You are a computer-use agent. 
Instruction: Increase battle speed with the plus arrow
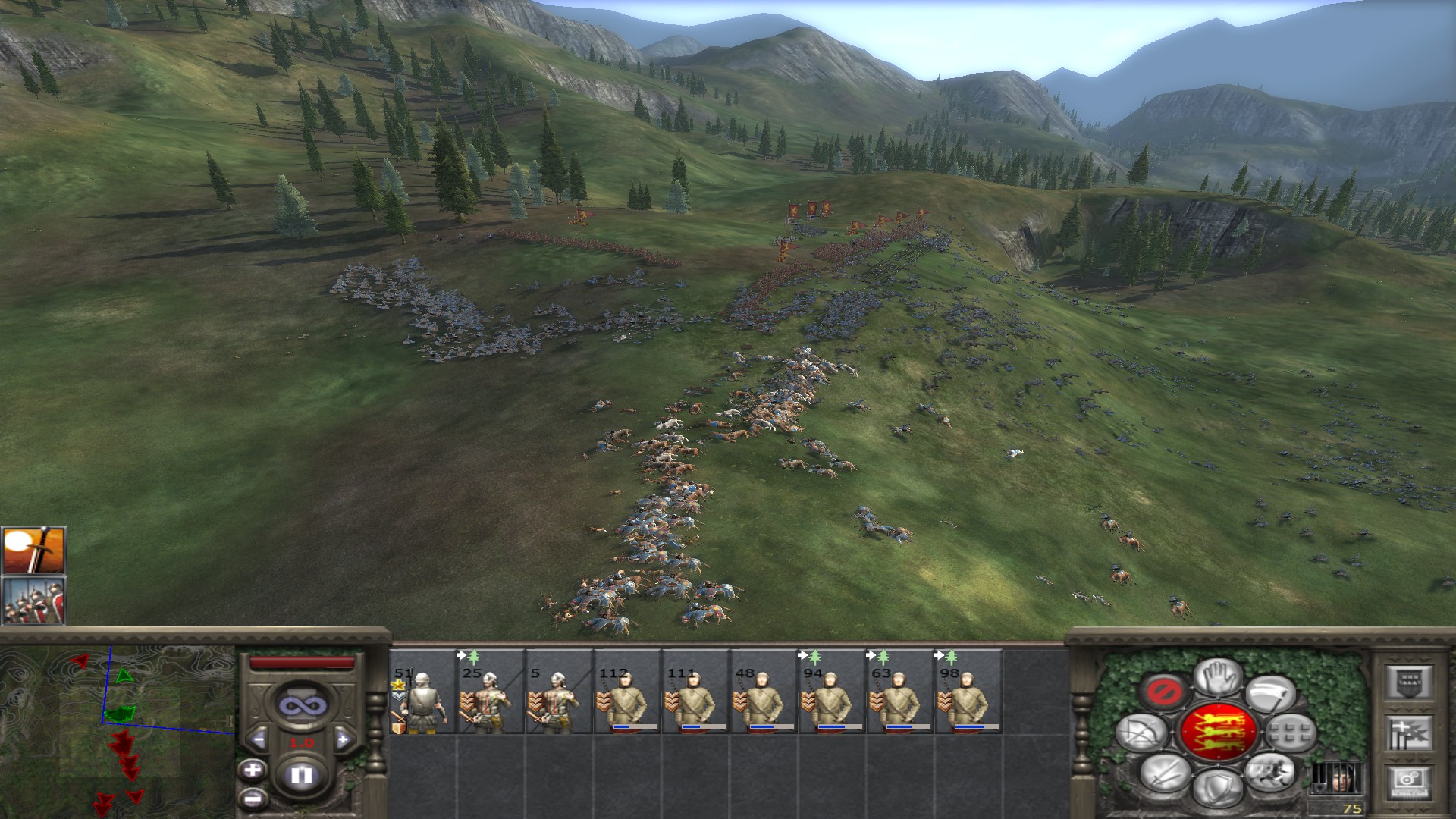pos(343,739)
